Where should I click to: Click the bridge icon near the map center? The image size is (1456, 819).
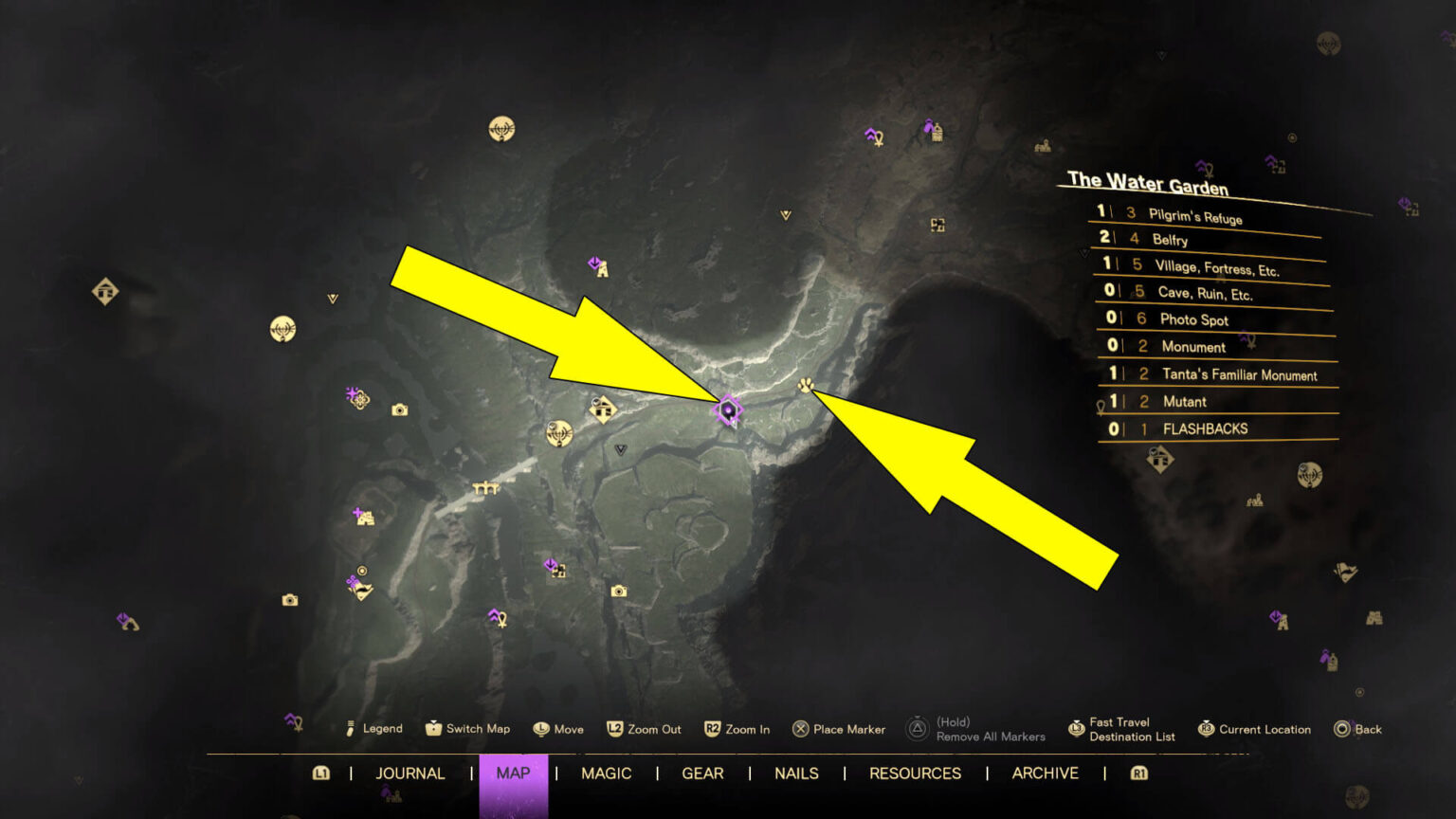coord(488,486)
